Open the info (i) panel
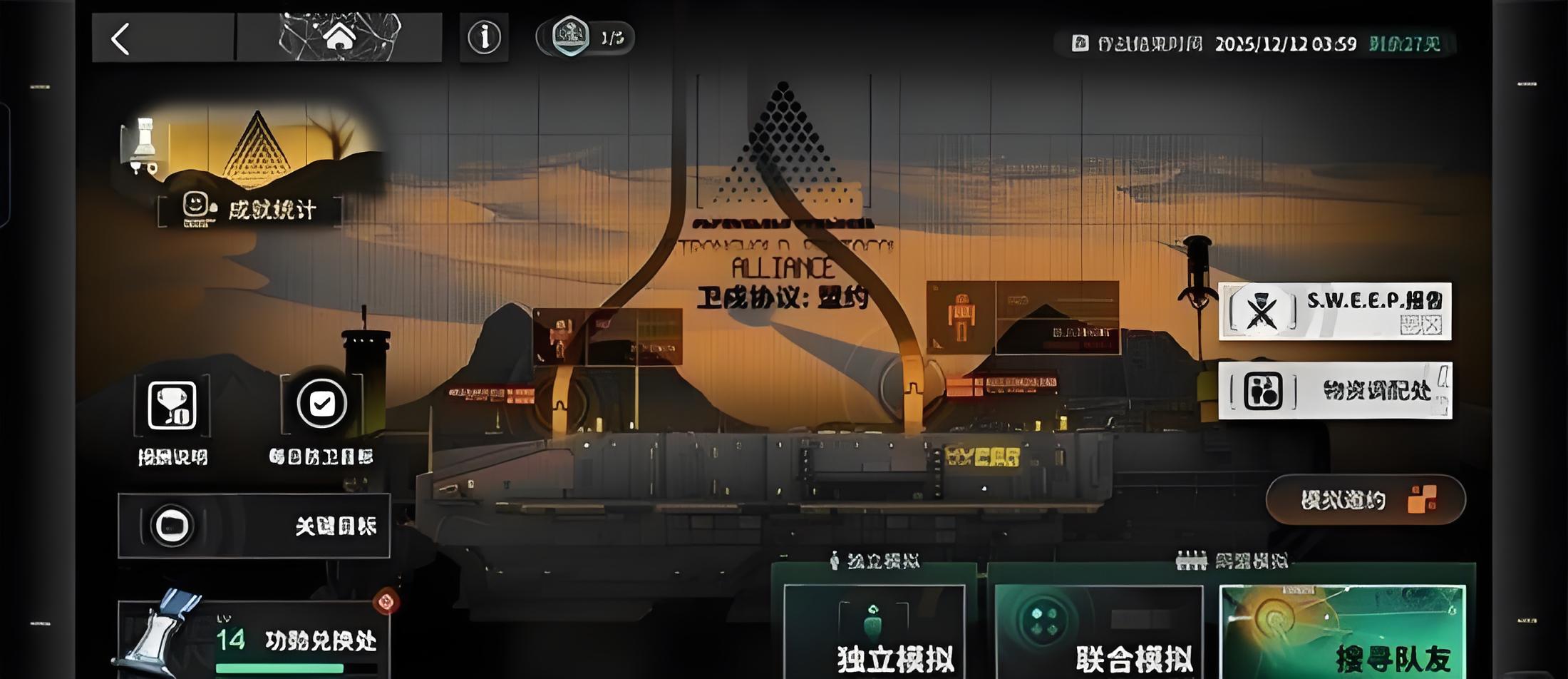The image size is (1568, 679). point(484,37)
